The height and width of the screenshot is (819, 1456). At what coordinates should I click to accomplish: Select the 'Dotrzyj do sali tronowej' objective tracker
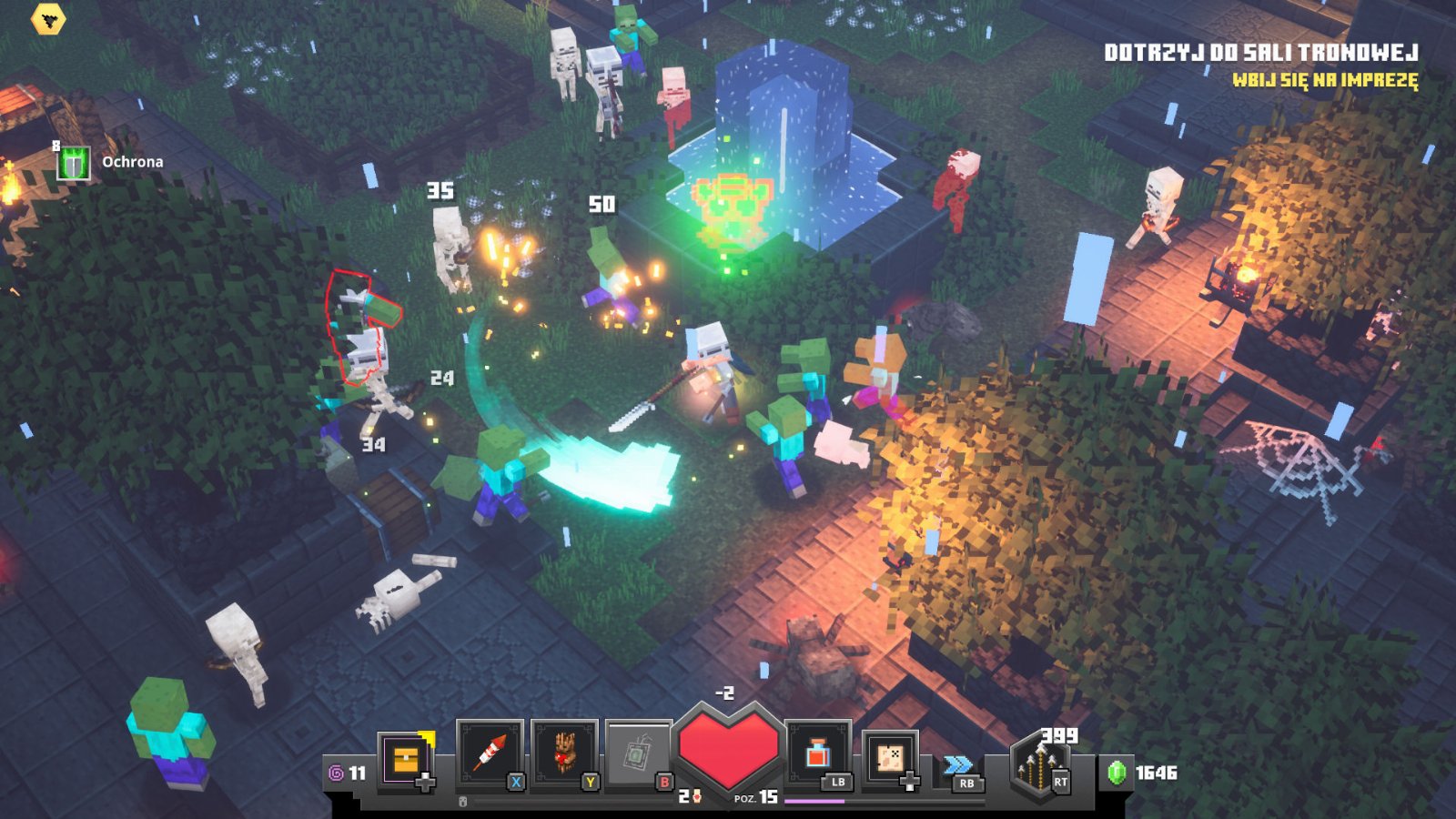[x=1260, y=53]
